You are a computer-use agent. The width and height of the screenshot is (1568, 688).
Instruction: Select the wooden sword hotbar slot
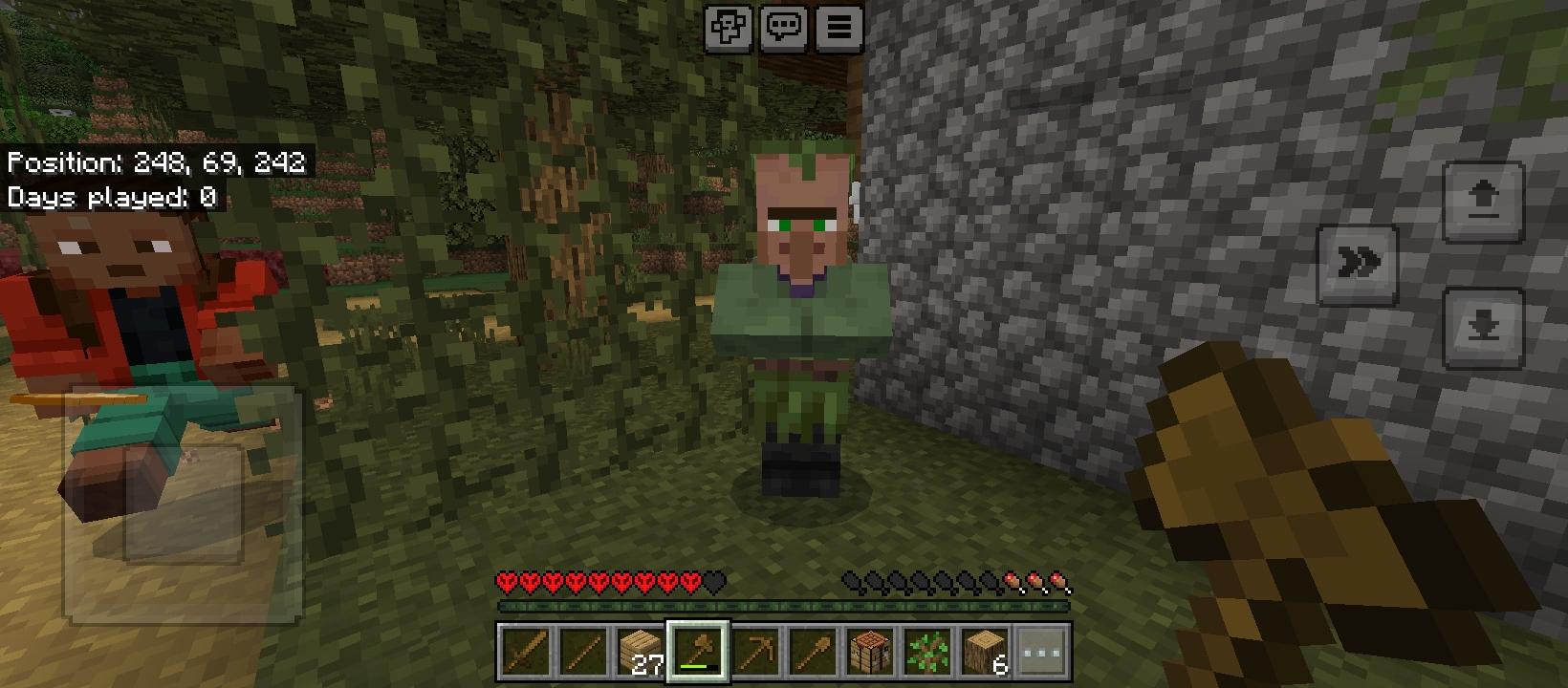pos(527,652)
